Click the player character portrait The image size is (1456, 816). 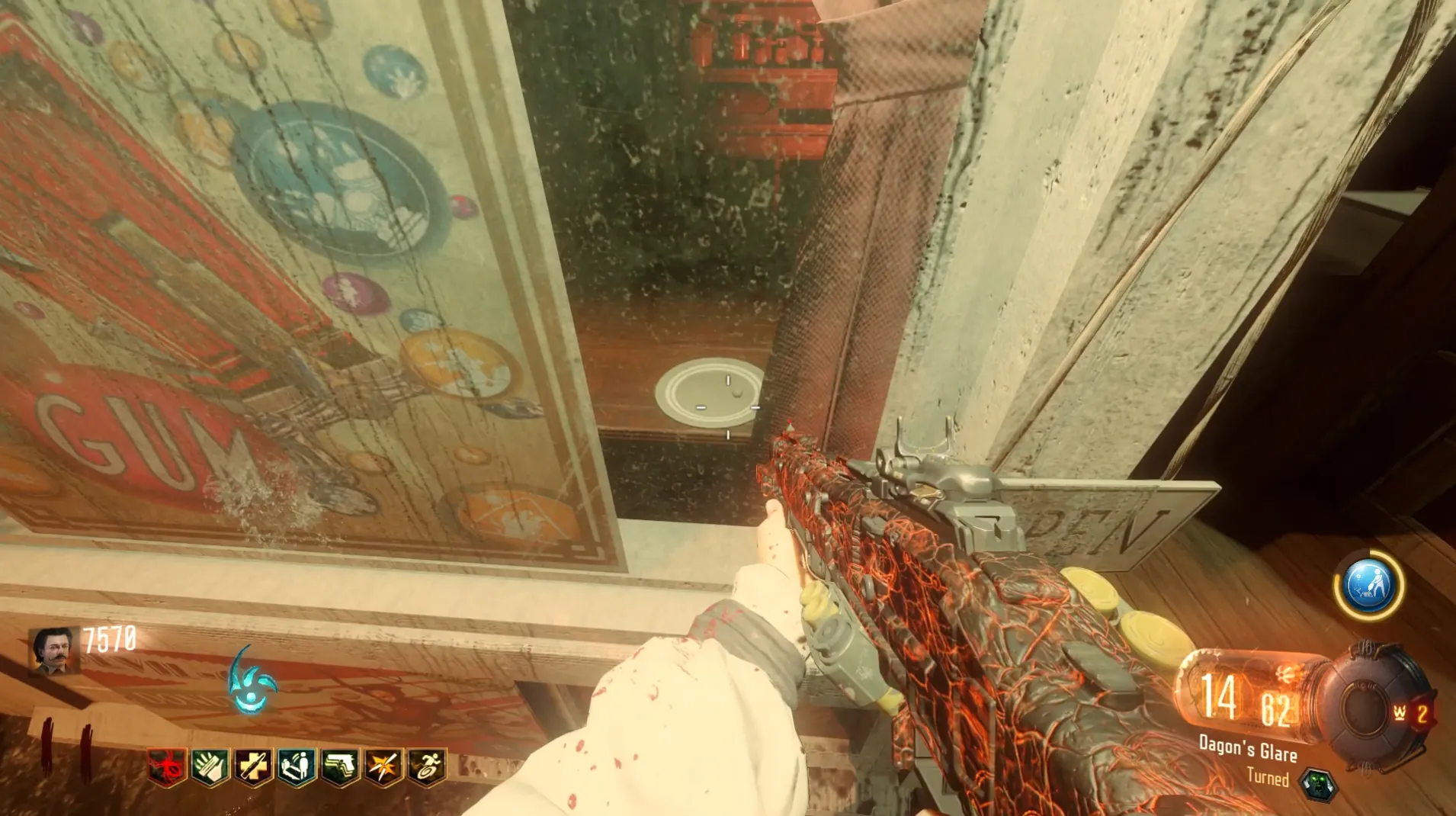tap(55, 651)
